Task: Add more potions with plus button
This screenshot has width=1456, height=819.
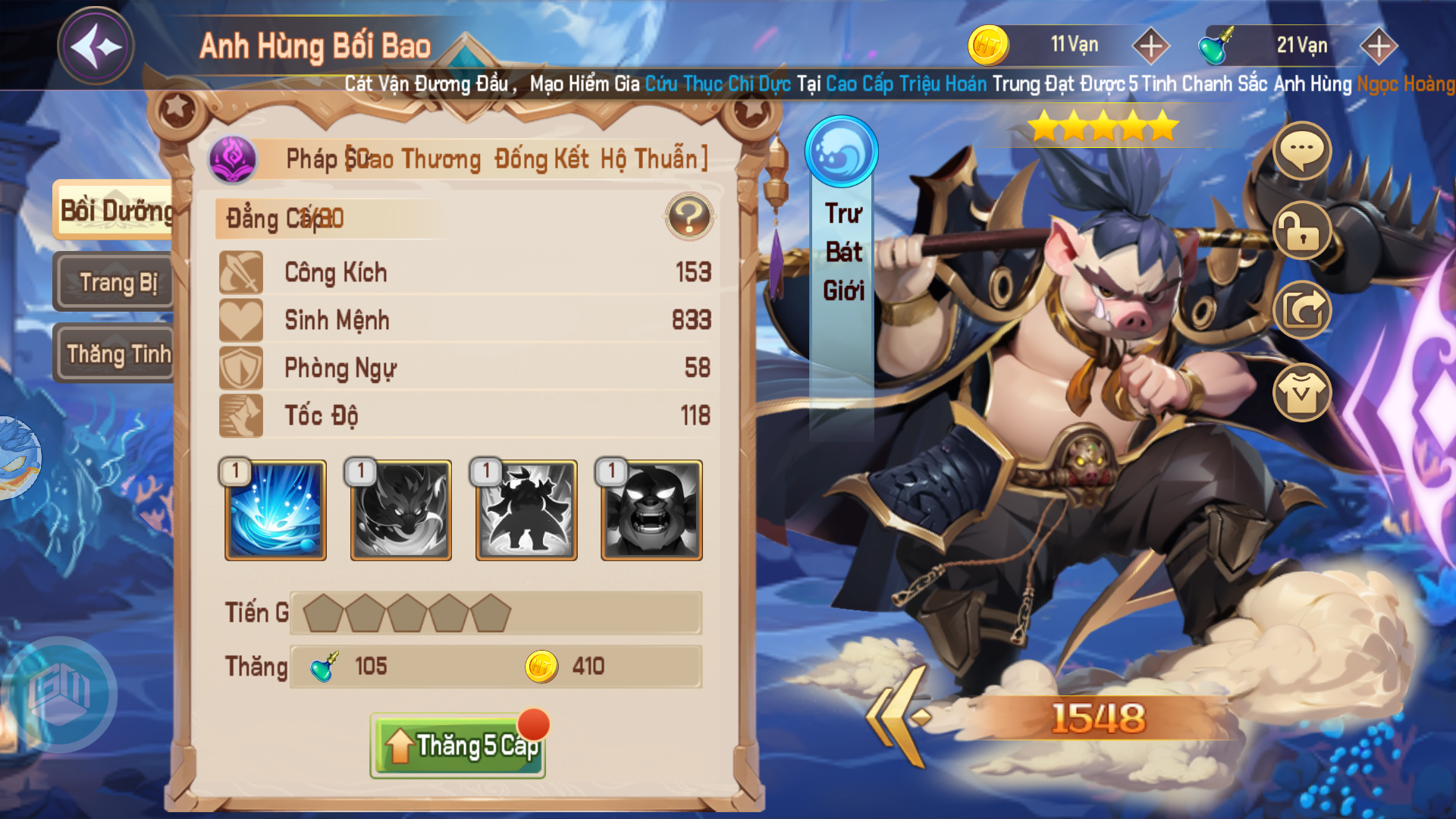Action: pyautogui.click(x=1378, y=46)
